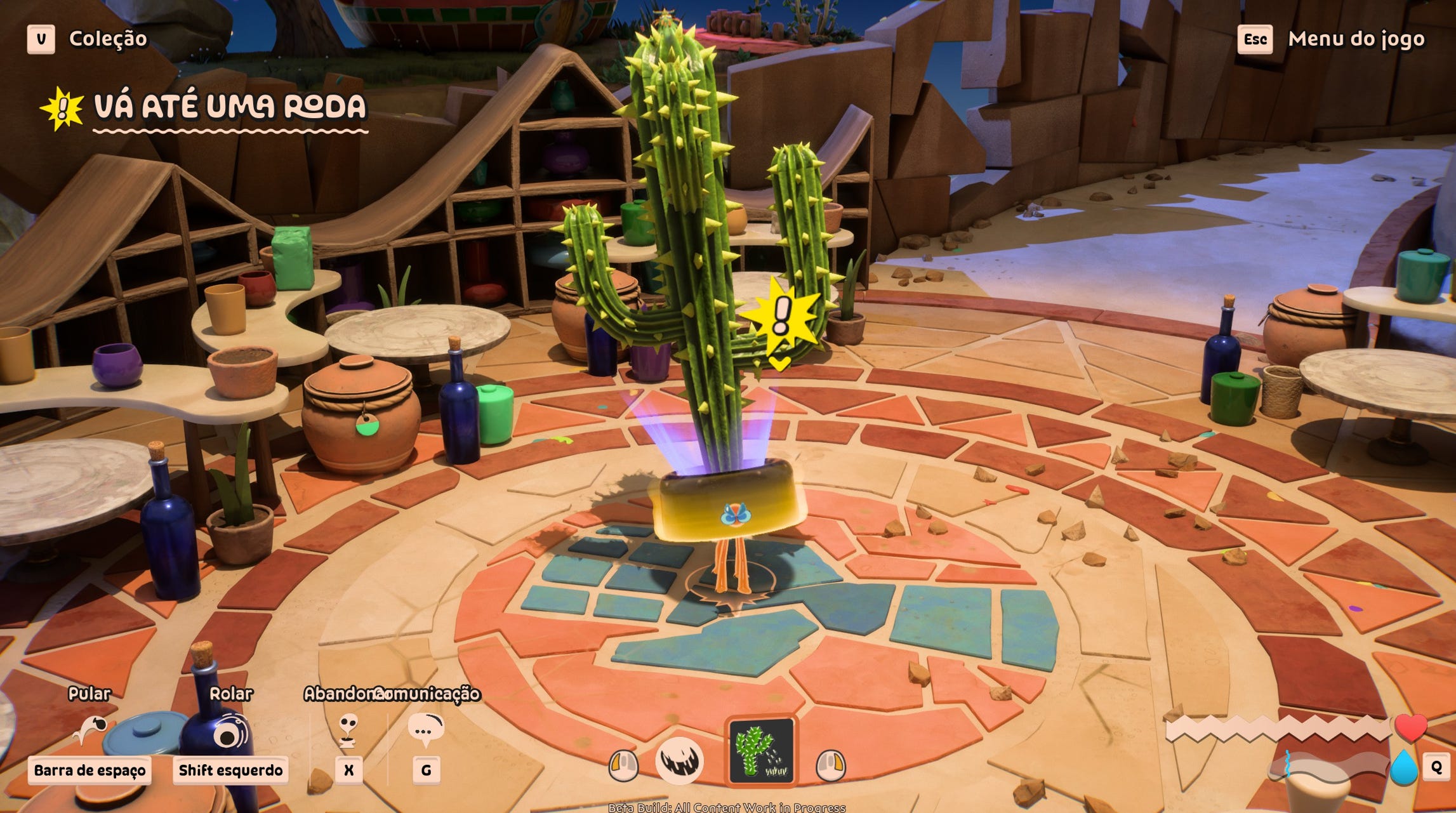Choose the round spiky teeth ability icon
This screenshot has height=813, width=1456.
(679, 760)
